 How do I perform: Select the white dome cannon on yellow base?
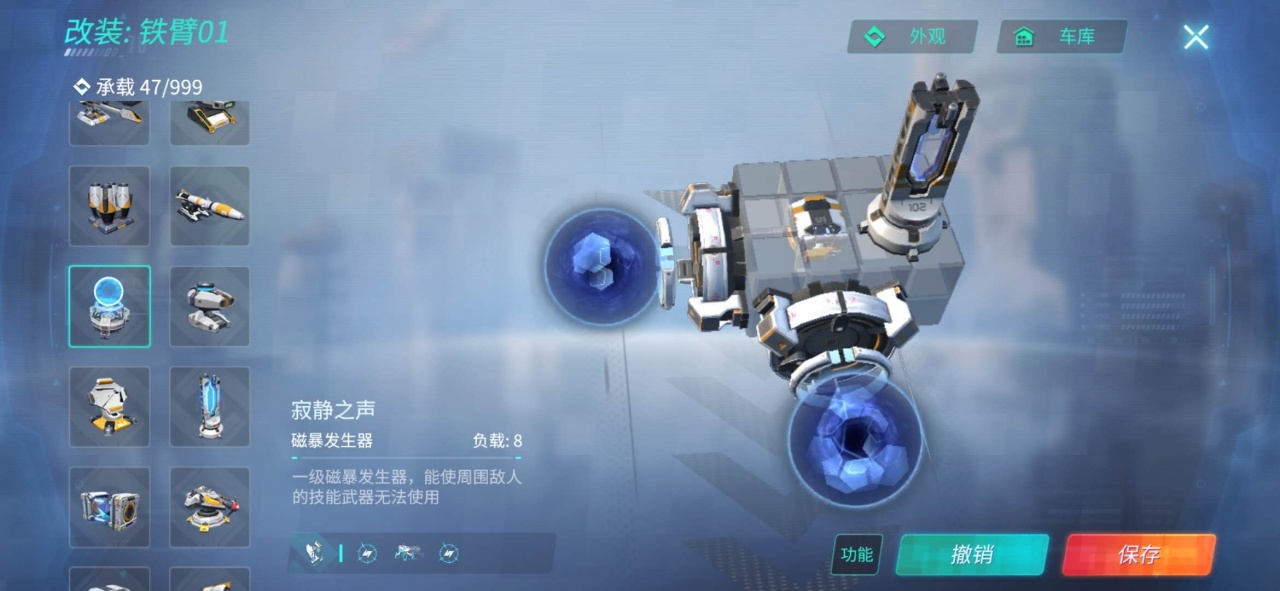pyautogui.click(x=110, y=406)
